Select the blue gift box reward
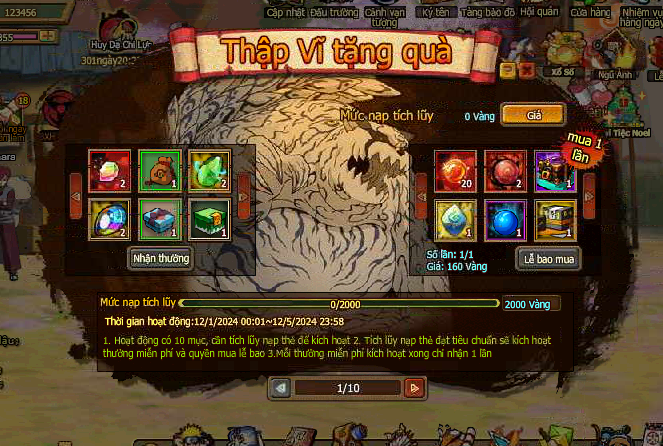Screen dimensions: 663x446 [x=157, y=219]
